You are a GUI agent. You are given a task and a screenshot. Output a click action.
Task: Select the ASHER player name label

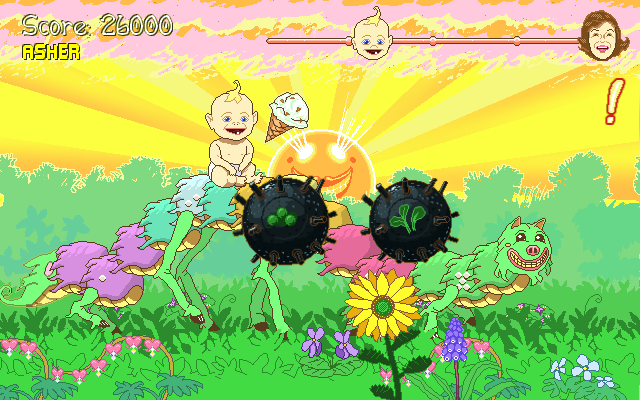click(x=51, y=51)
